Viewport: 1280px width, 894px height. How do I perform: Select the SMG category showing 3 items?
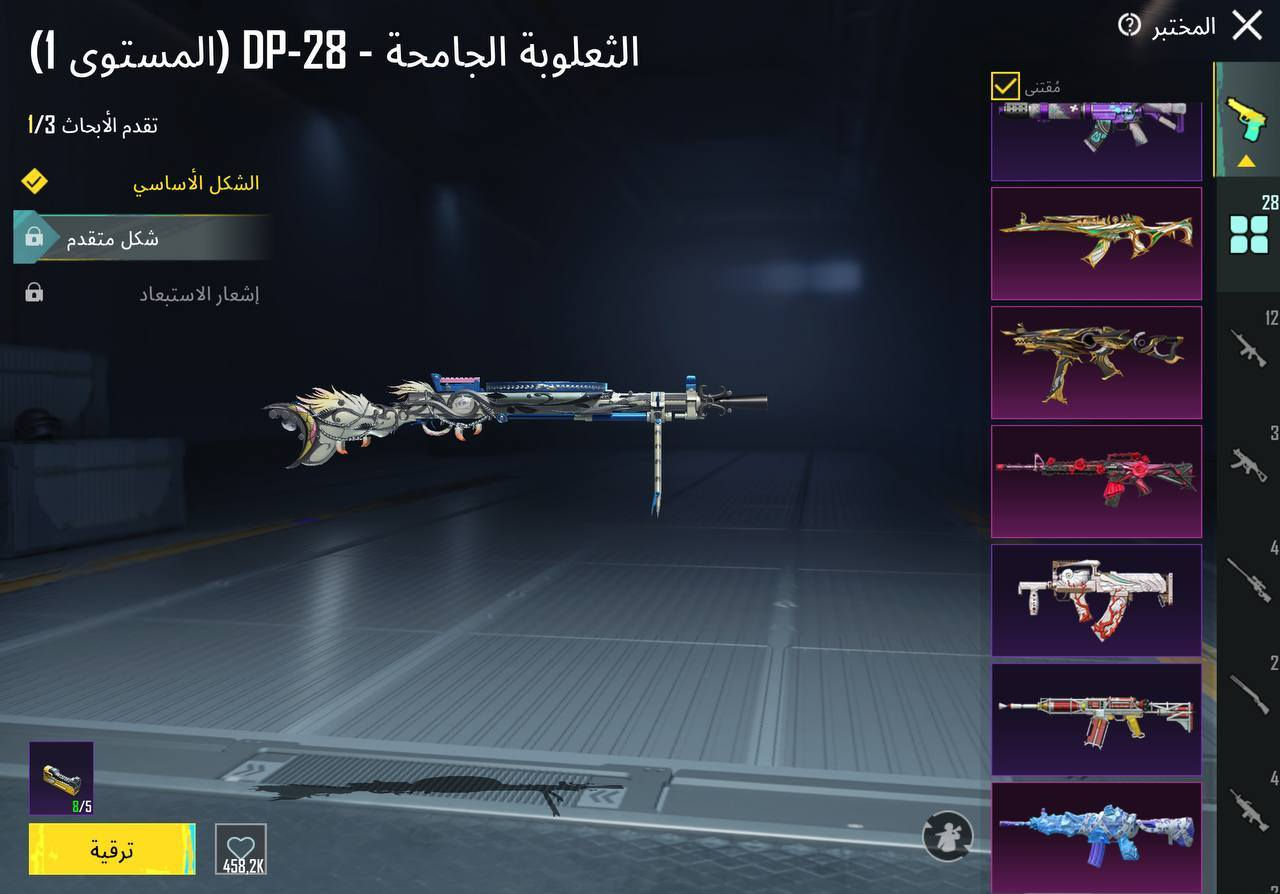pos(1247,465)
